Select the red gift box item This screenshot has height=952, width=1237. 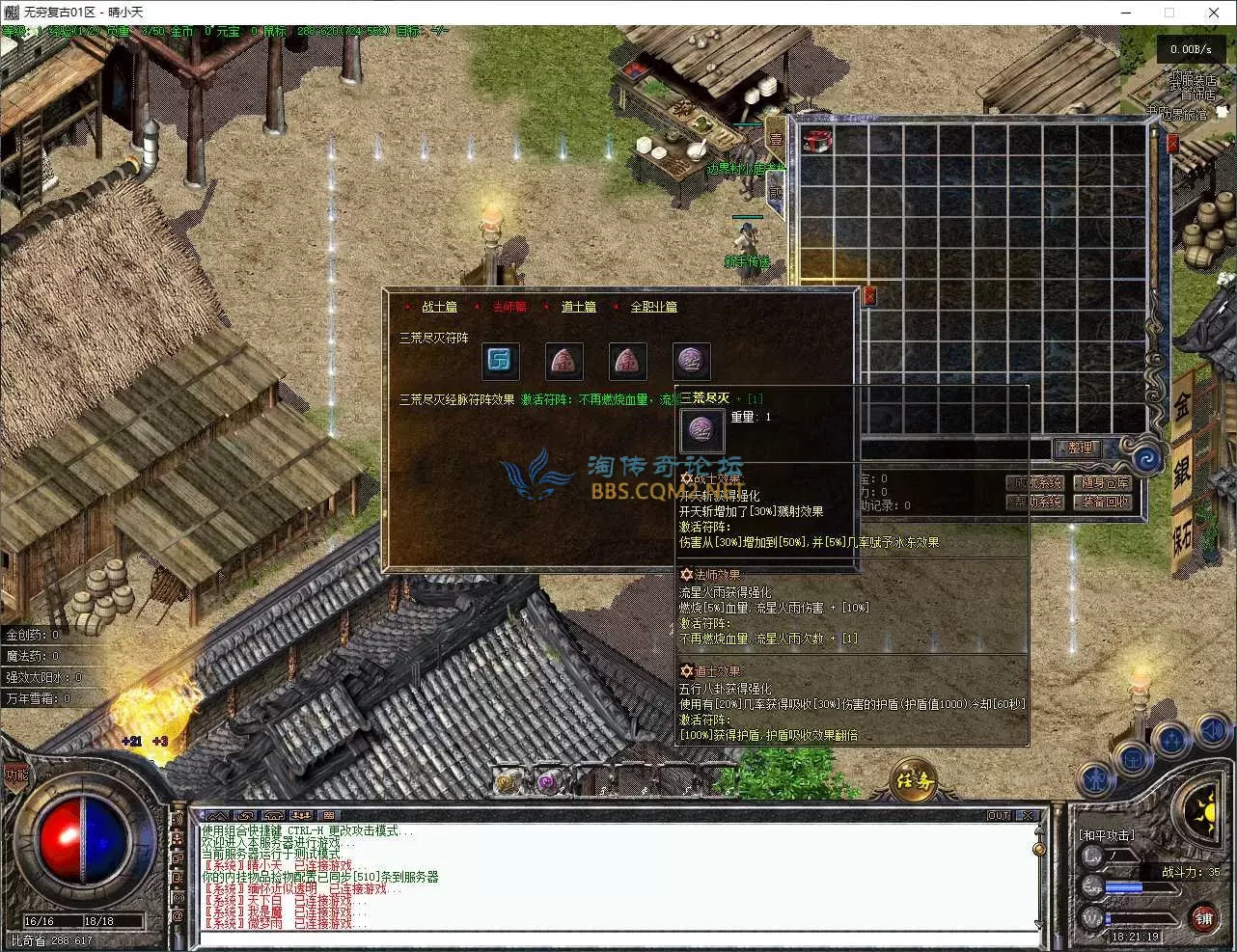pos(817,141)
